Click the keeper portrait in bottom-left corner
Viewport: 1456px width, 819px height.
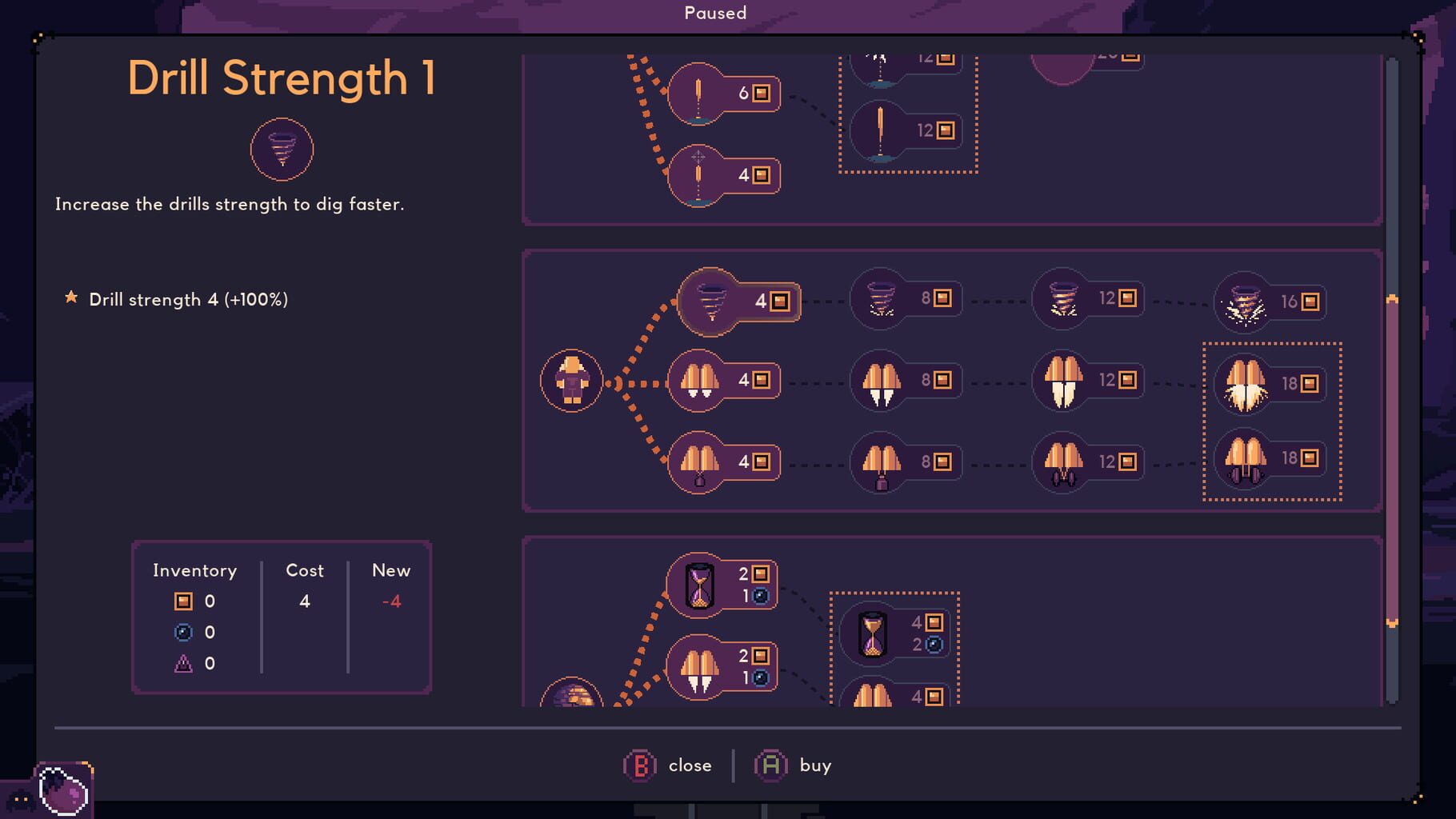click(64, 794)
